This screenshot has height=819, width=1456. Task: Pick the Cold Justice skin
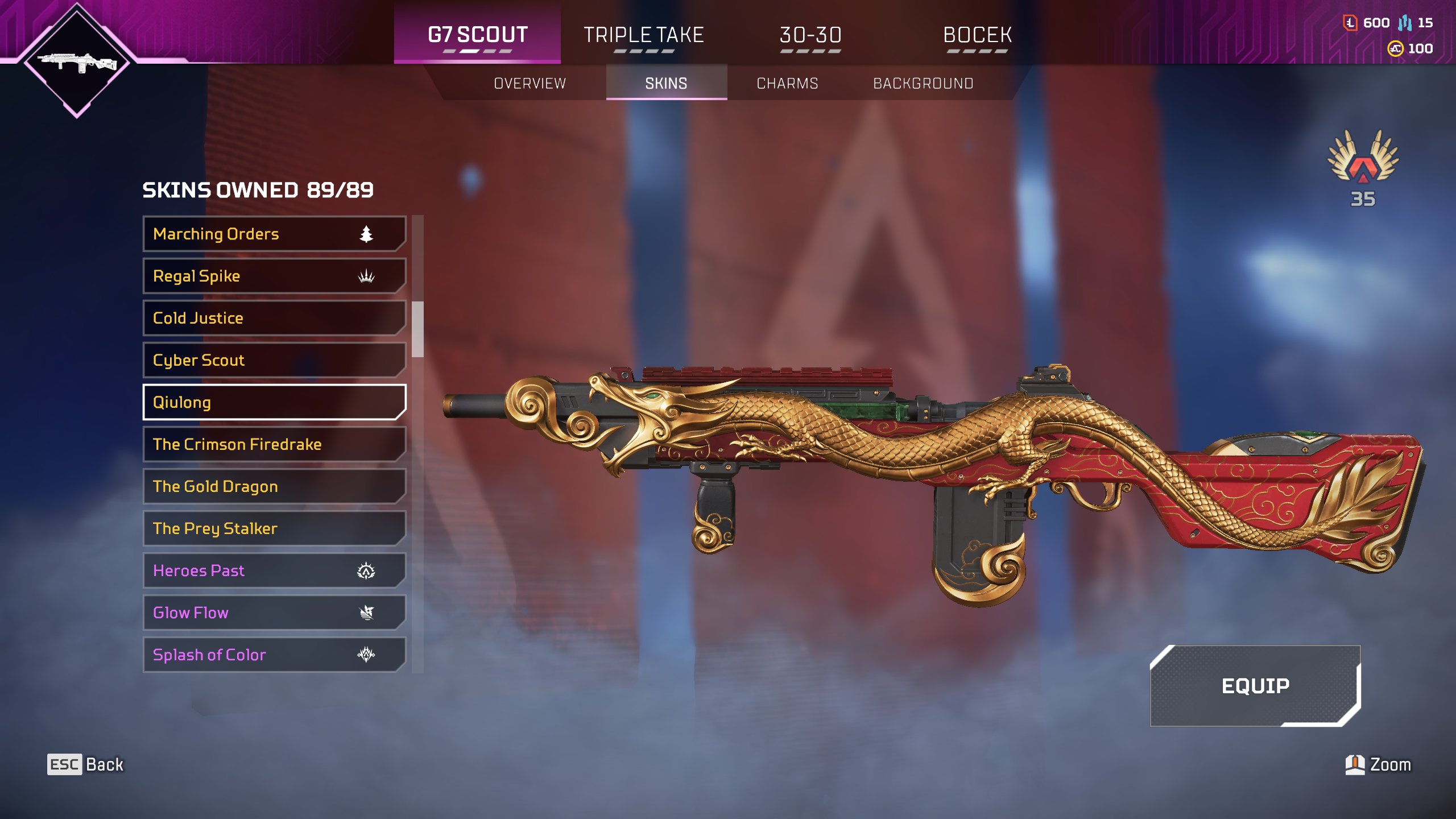coord(274,318)
